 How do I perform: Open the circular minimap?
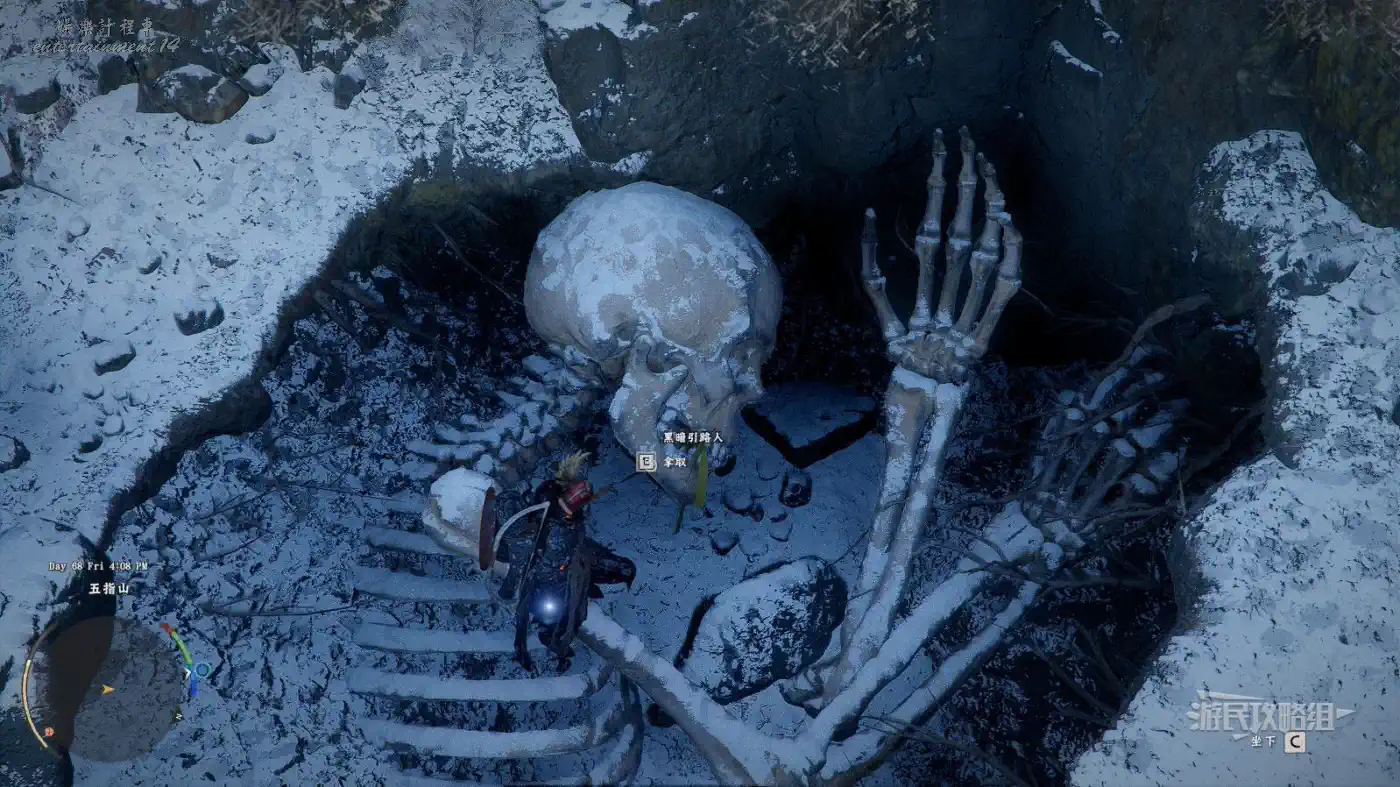click(103, 688)
